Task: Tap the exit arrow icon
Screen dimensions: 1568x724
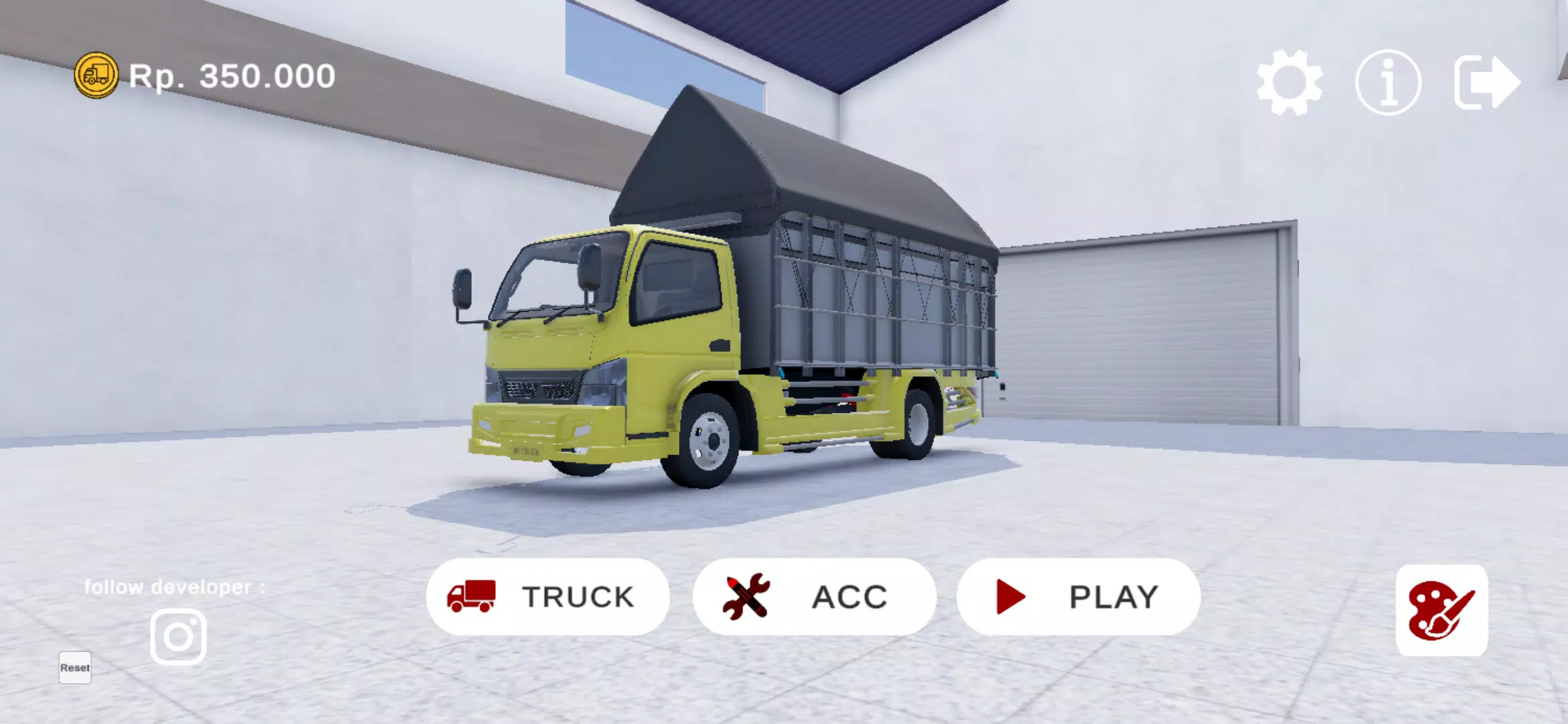Action: [1488, 80]
